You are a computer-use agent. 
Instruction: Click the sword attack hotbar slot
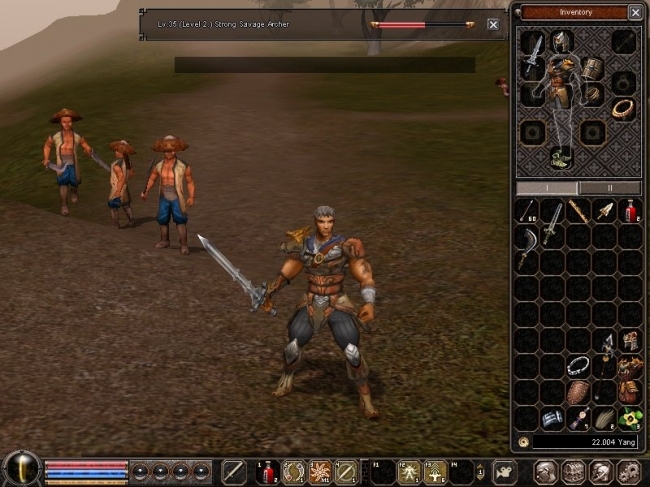(x=233, y=472)
